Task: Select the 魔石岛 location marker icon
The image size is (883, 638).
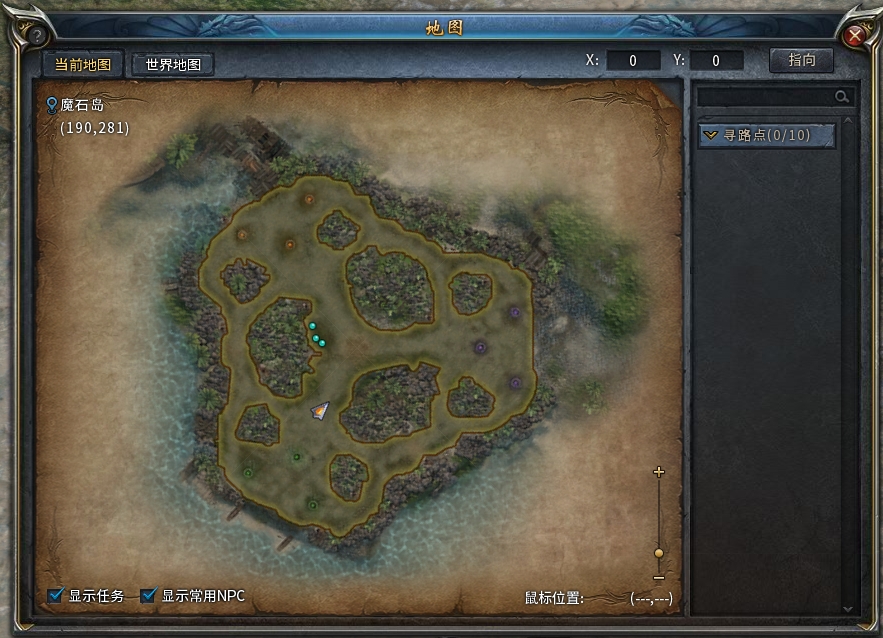Action: tap(52, 104)
